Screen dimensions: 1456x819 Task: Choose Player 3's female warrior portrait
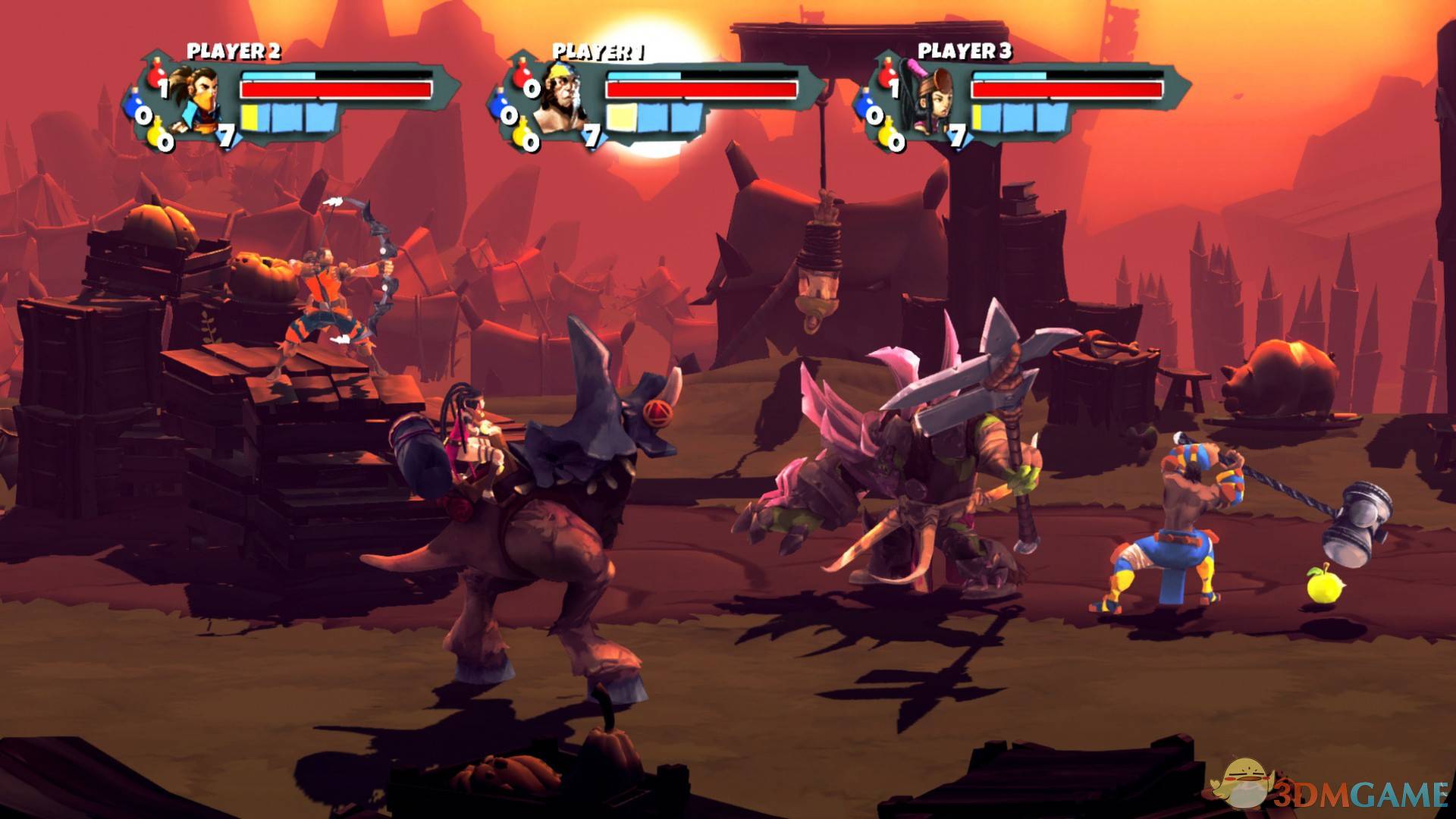929,100
